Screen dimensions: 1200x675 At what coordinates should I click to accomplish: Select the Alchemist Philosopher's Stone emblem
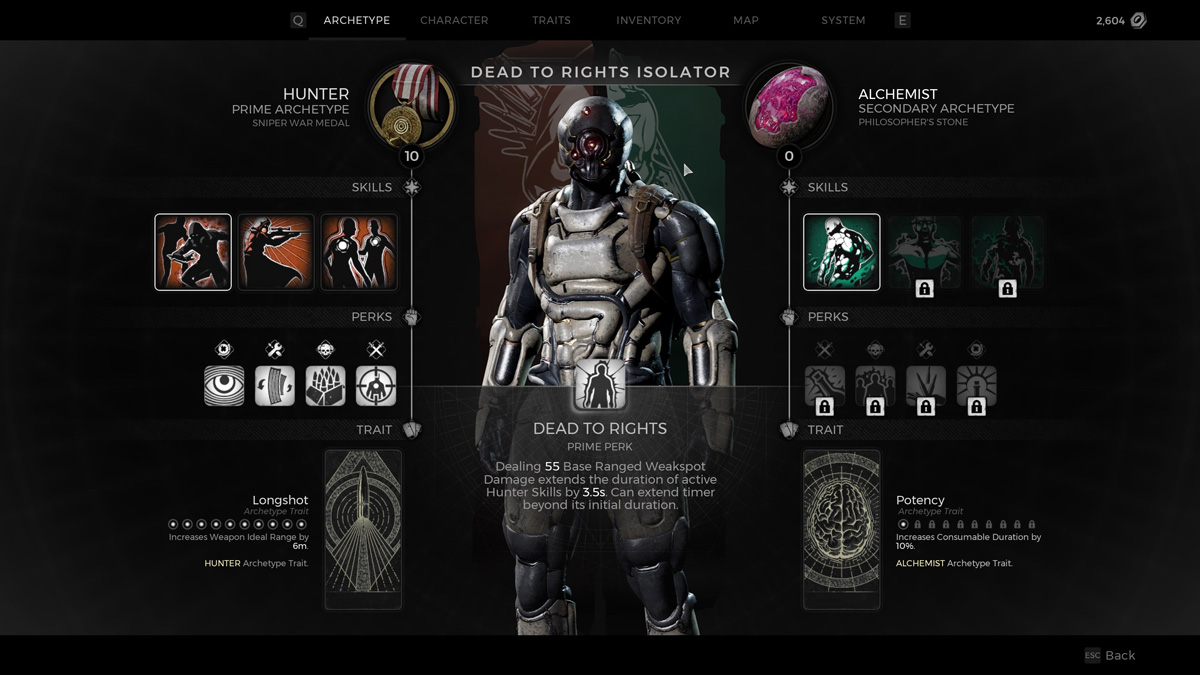[789, 106]
